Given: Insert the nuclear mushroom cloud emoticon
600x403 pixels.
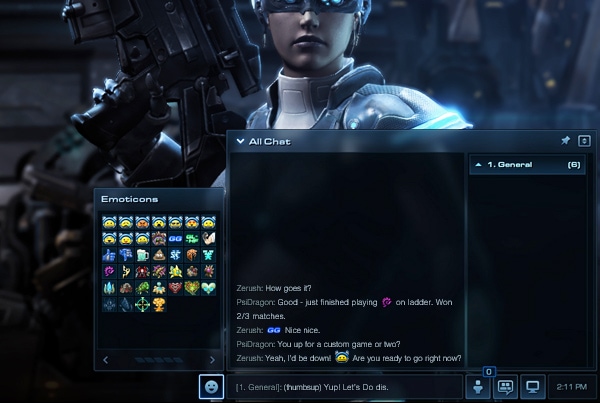Looking at the screenshot, I should click(x=158, y=303).
